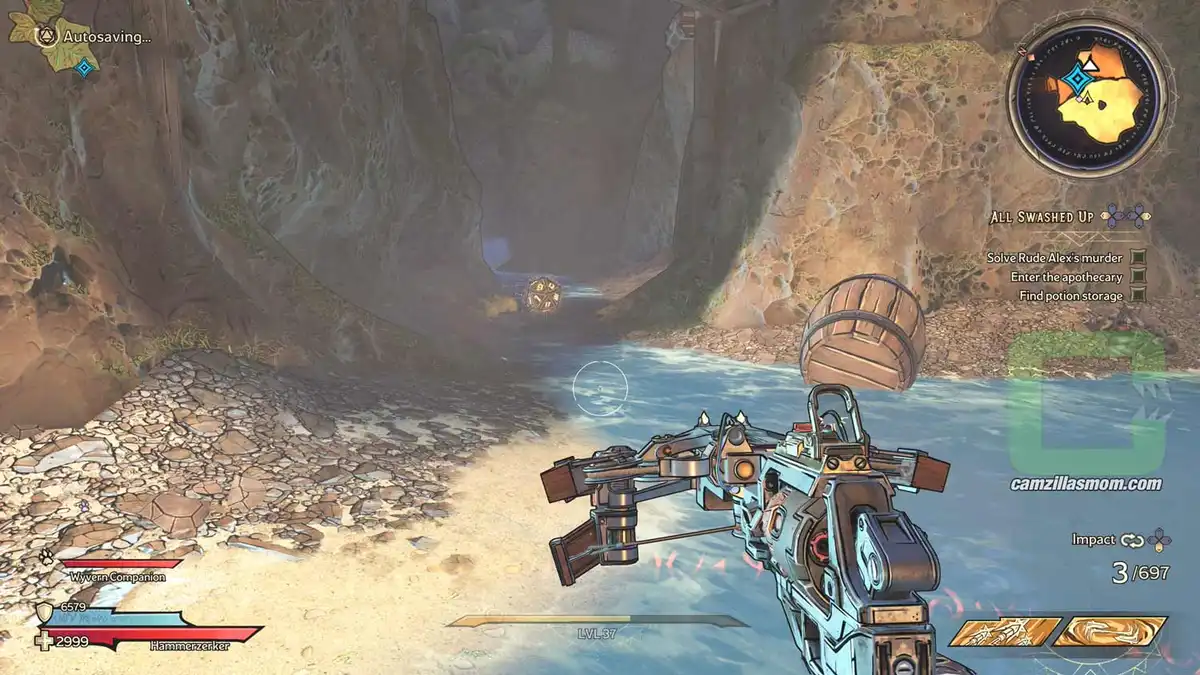Click the Solve Rude Alex's murder objective checkbox

point(1138,257)
